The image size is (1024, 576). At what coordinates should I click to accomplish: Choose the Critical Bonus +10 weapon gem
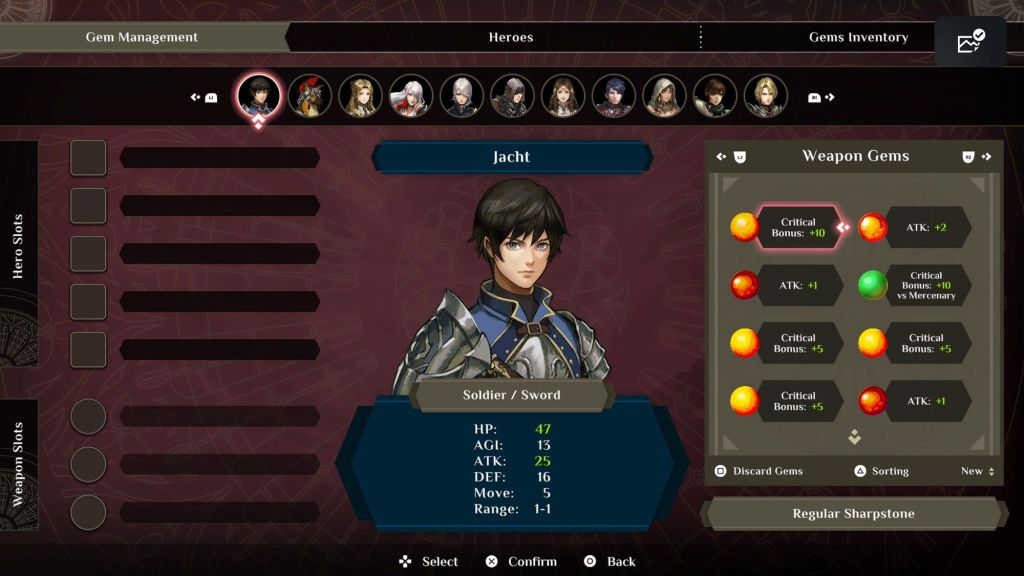coord(798,227)
